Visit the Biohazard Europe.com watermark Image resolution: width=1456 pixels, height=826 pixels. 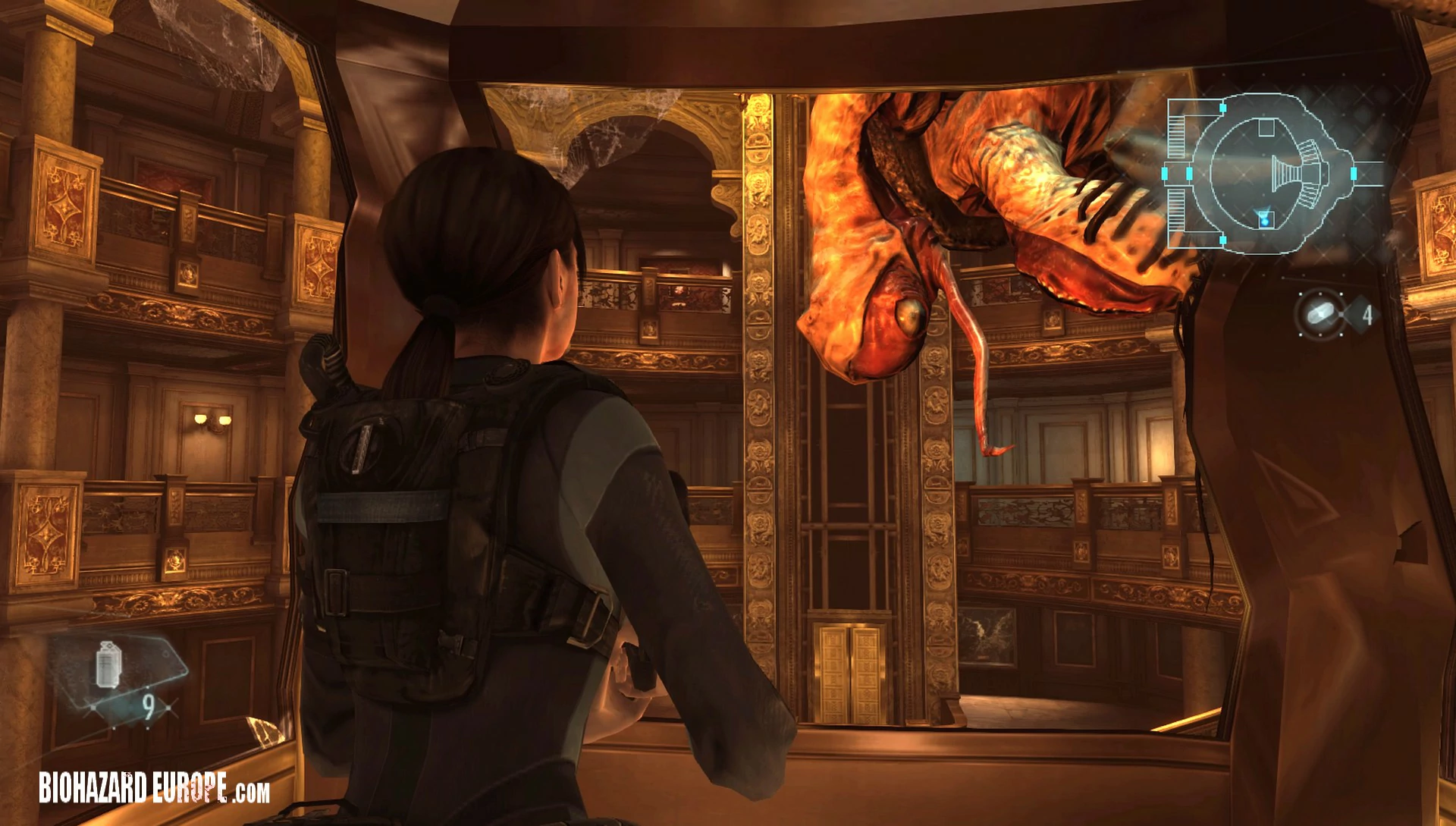tap(155, 788)
